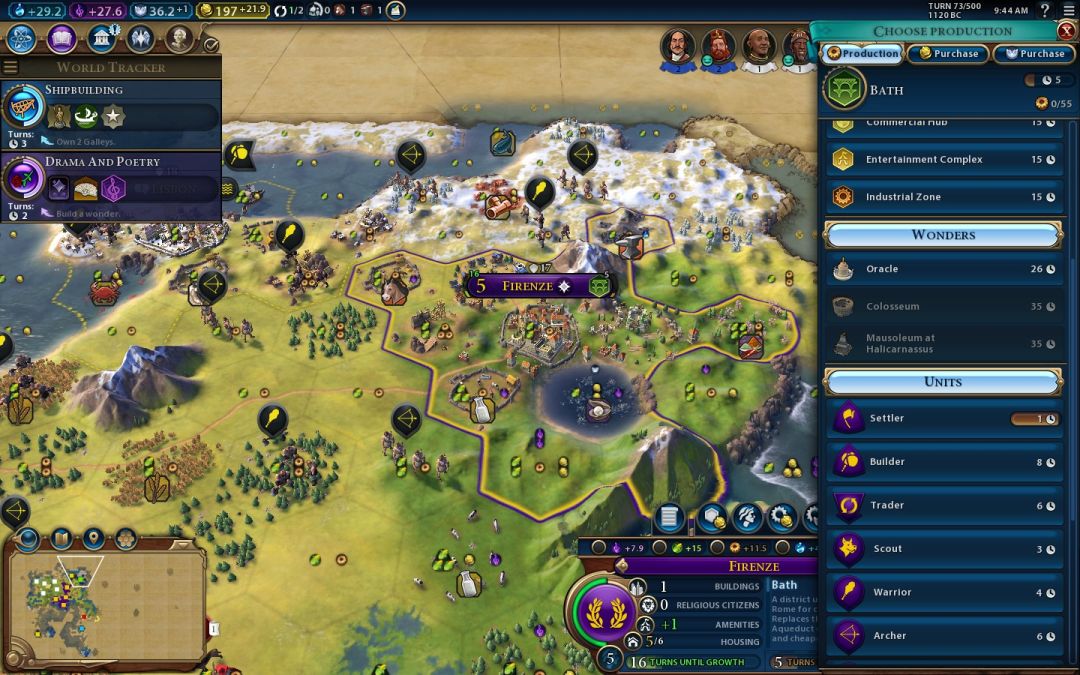The width and height of the screenshot is (1080, 675).
Task: Click the minimap
Action: 105,600
